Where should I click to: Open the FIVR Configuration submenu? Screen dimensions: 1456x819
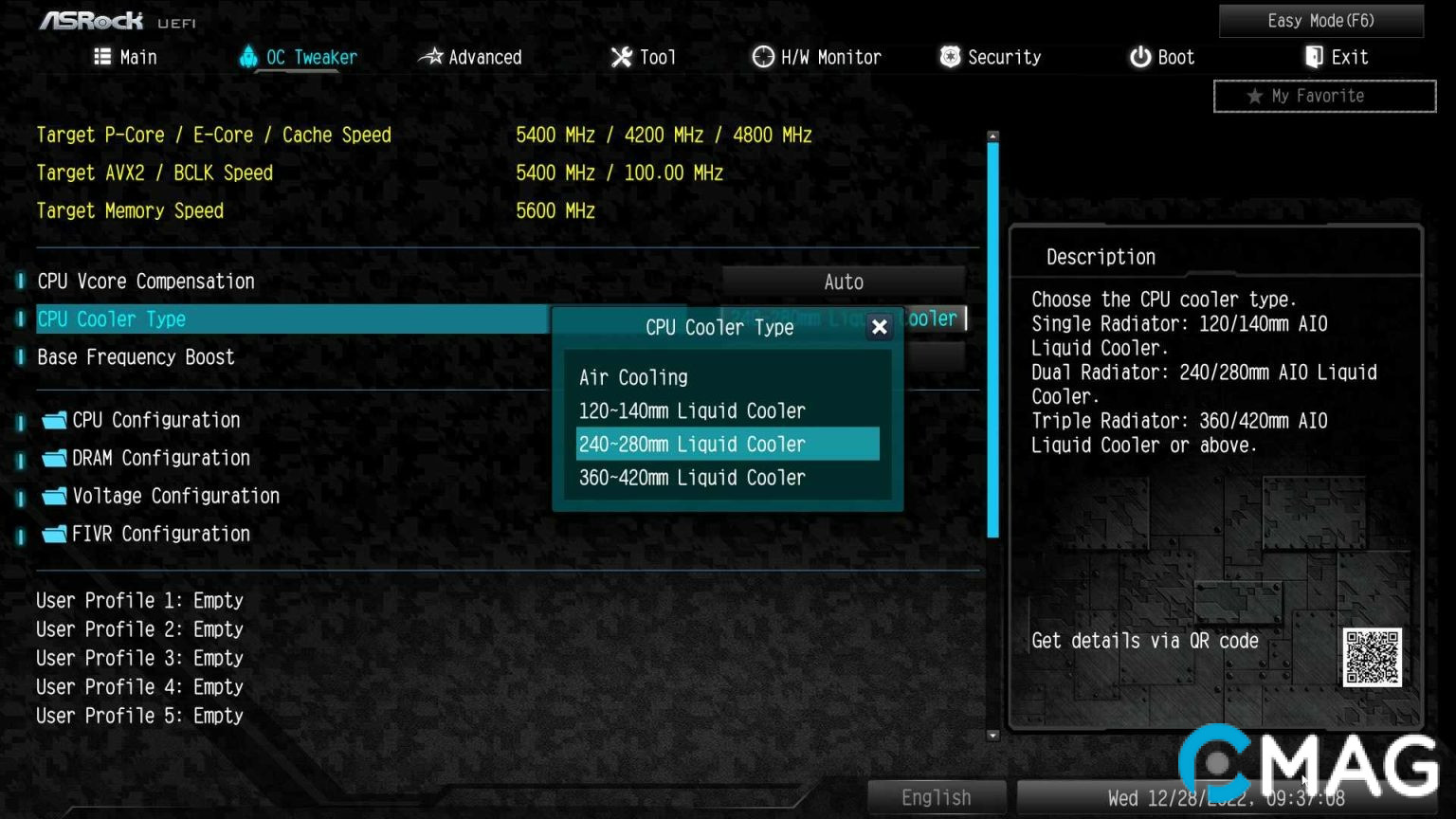[x=160, y=534]
